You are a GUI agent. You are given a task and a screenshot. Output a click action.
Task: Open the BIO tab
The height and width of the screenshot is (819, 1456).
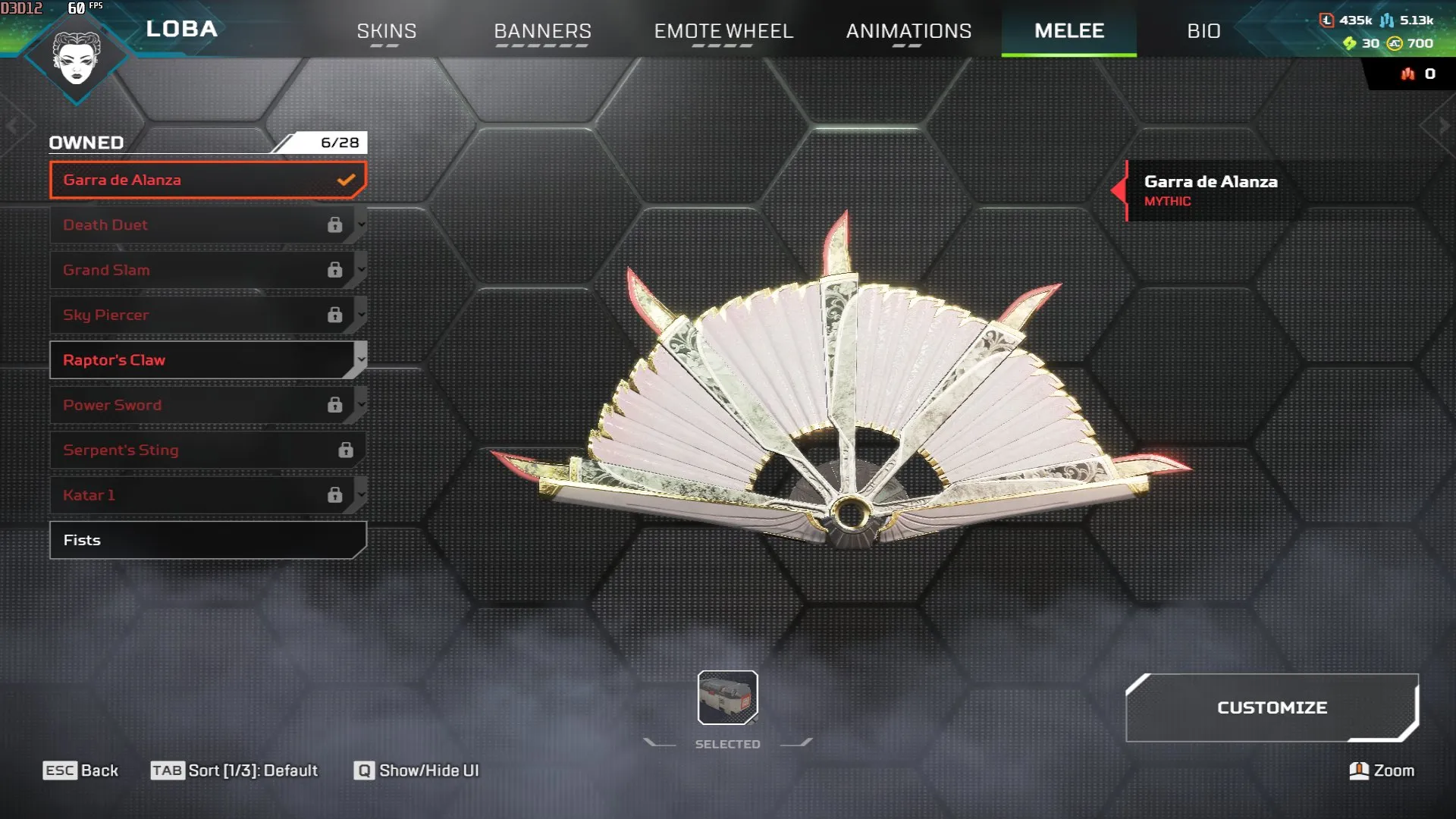[1203, 31]
